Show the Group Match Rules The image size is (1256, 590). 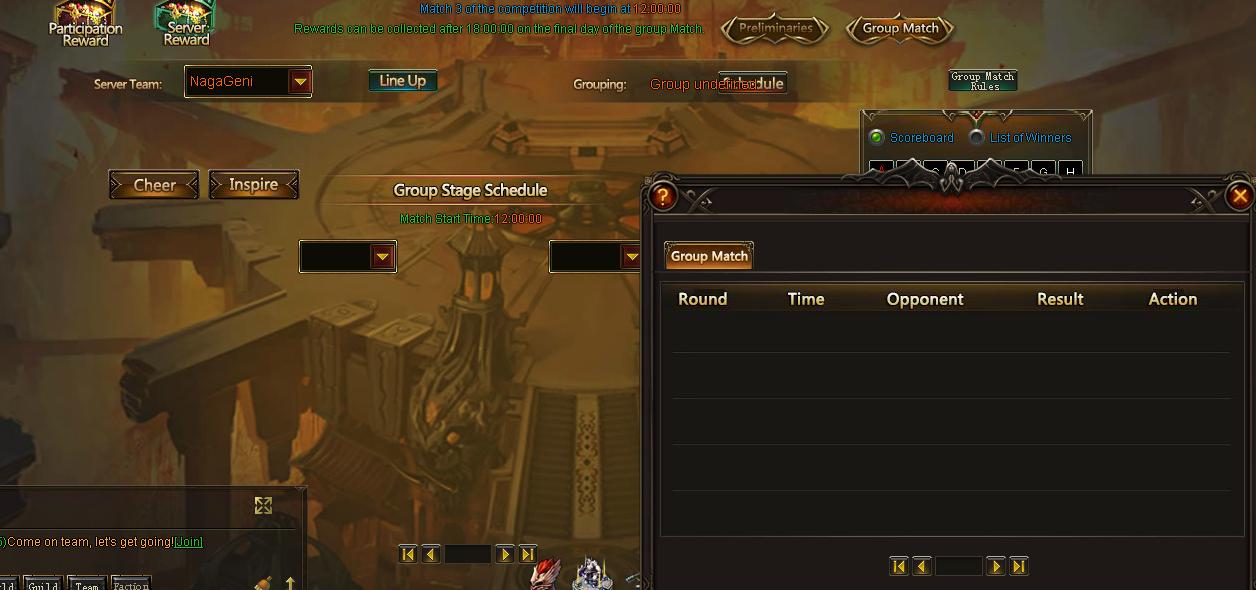pos(982,81)
